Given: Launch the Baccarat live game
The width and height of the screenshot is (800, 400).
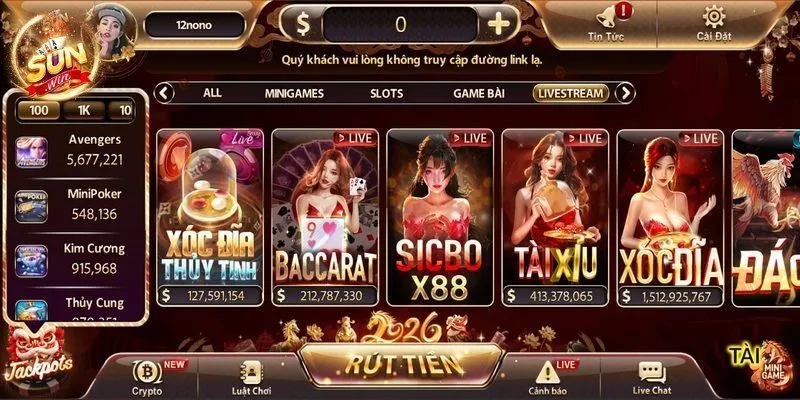Looking at the screenshot, I should (x=325, y=215).
